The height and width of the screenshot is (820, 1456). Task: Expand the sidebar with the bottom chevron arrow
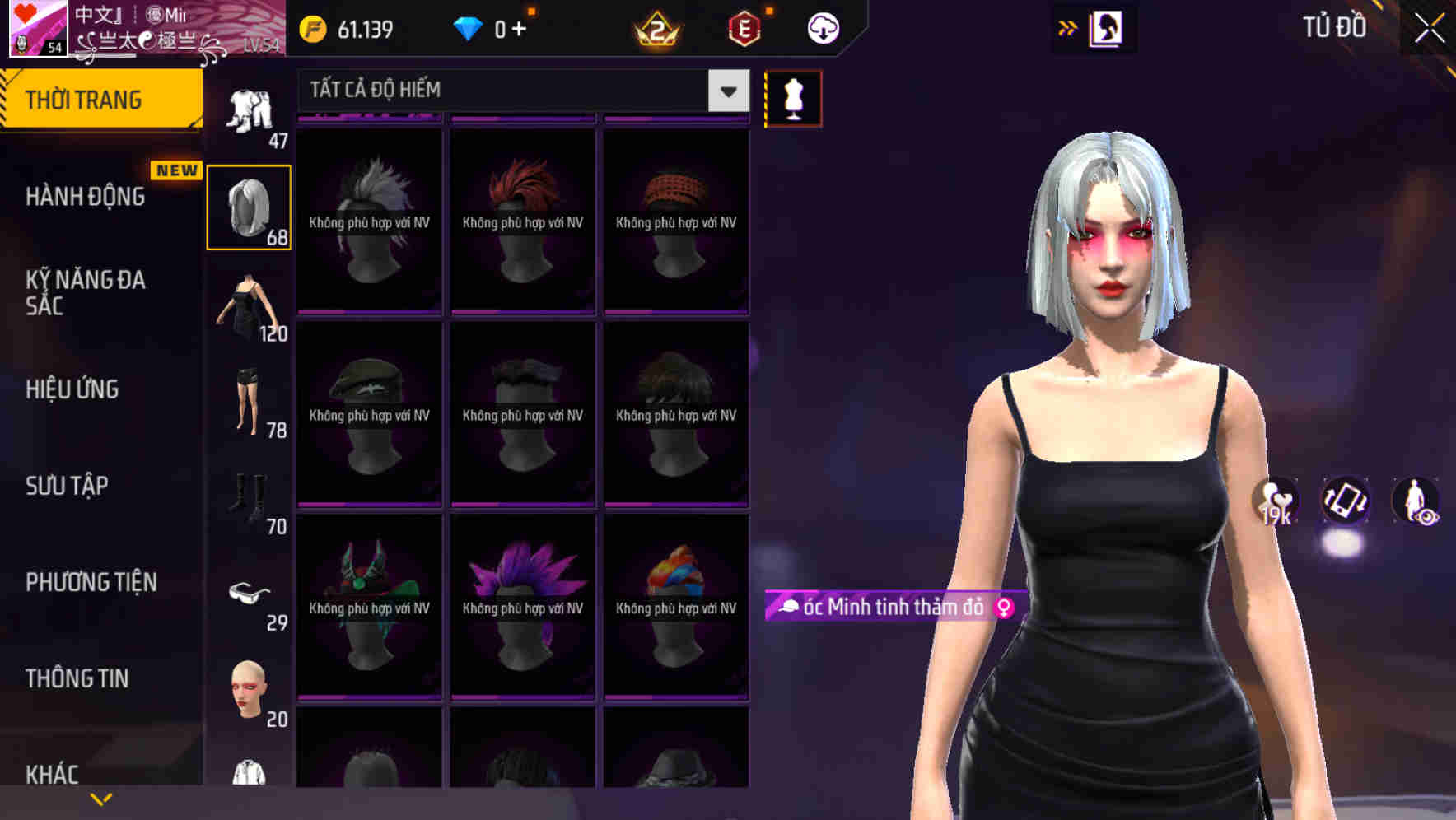100,799
